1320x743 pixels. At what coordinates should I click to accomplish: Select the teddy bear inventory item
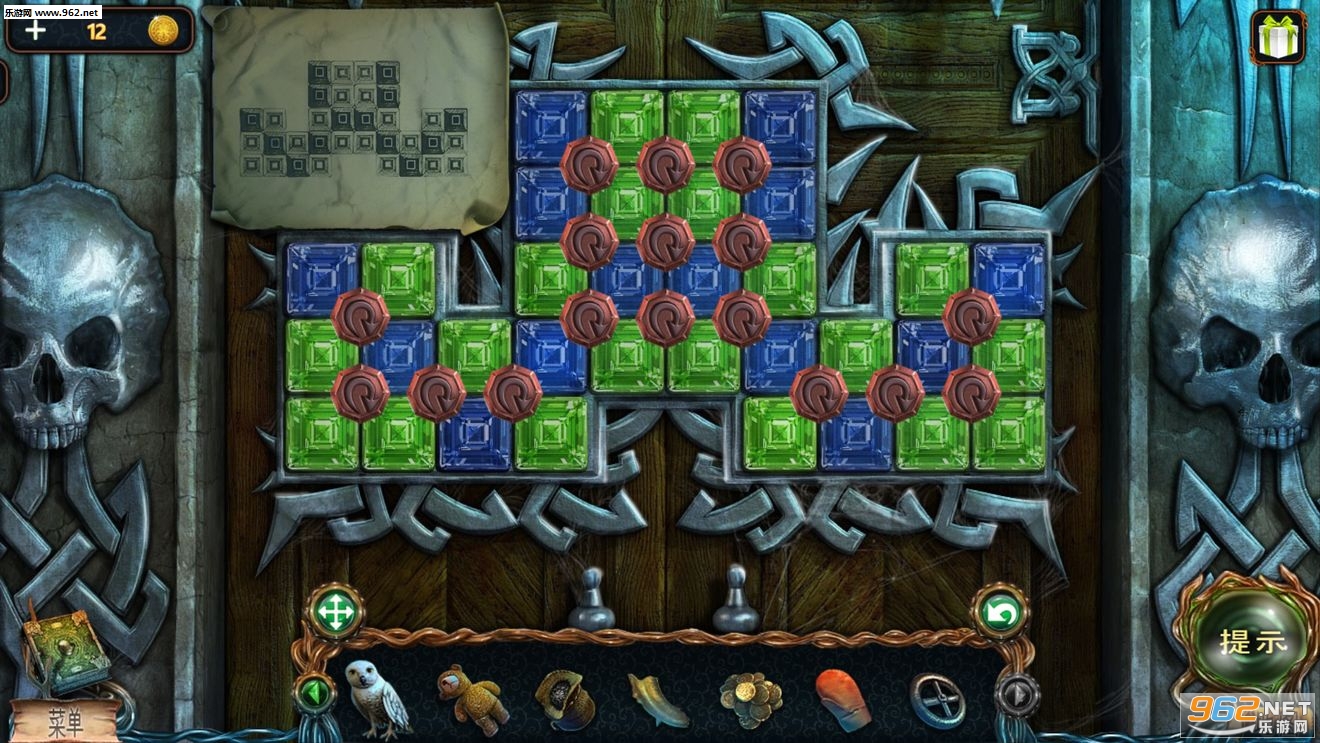click(469, 697)
